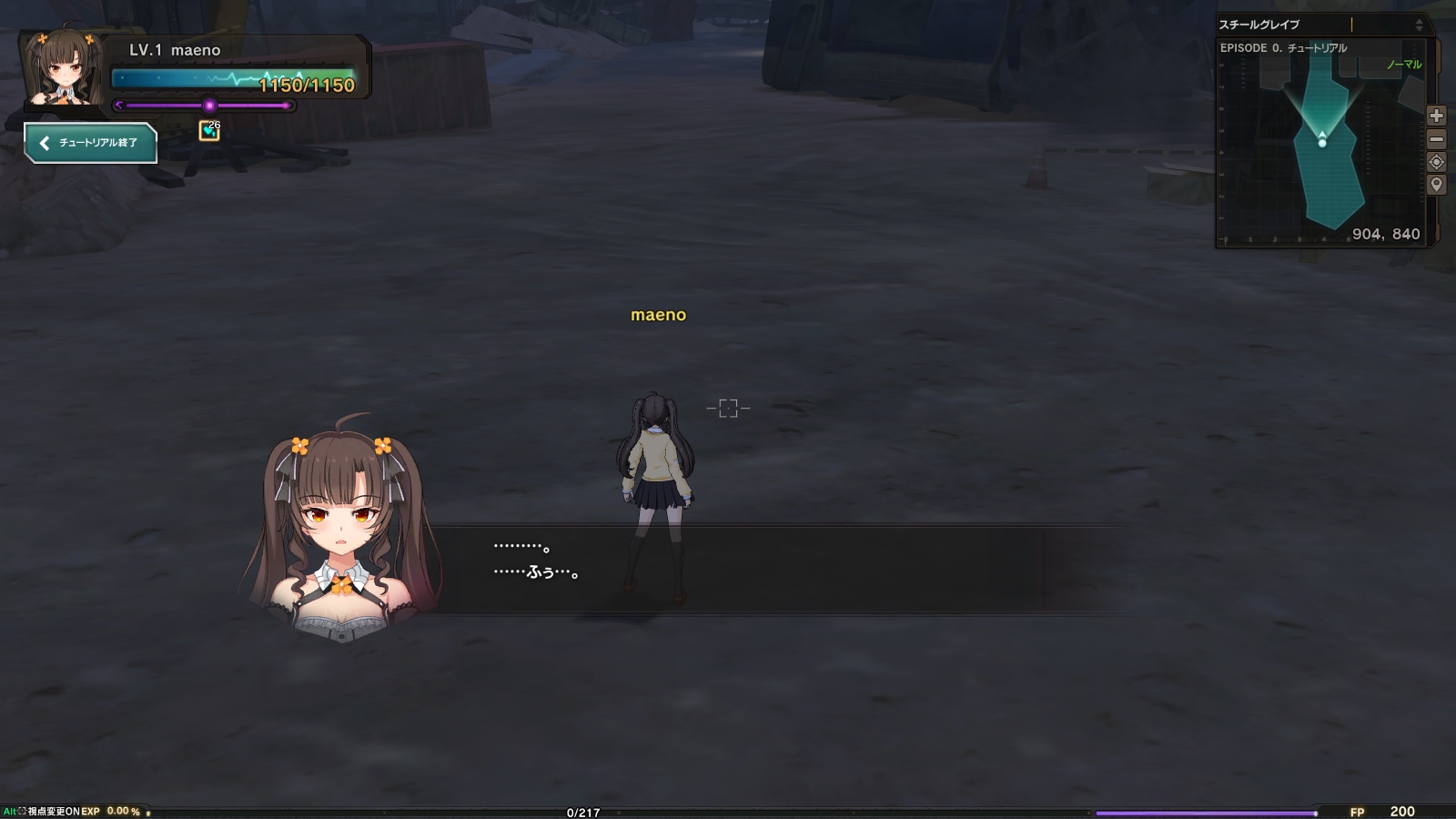This screenshot has width=1456, height=819.
Task: Click the arrow icon on the purple gauge
Action: click(121, 106)
